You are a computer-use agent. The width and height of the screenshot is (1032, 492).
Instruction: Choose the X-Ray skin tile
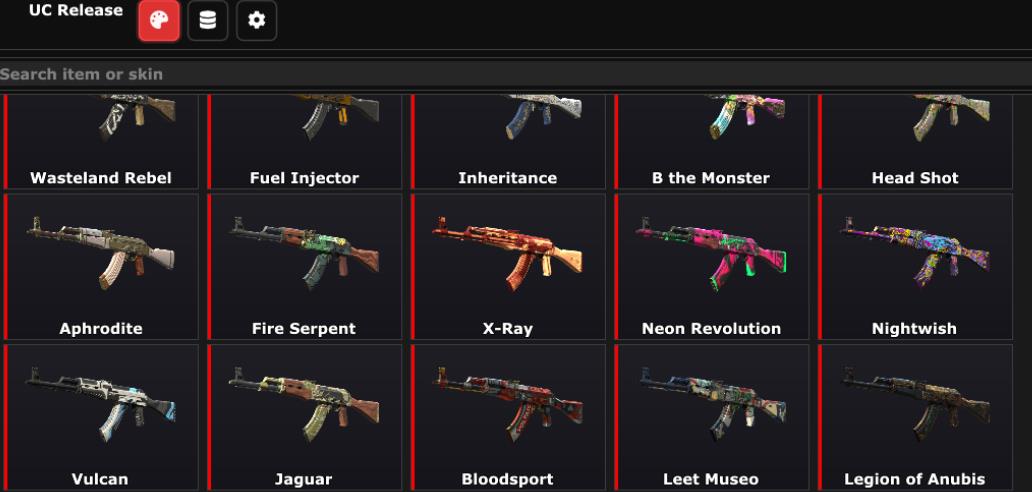tap(508, 267)
